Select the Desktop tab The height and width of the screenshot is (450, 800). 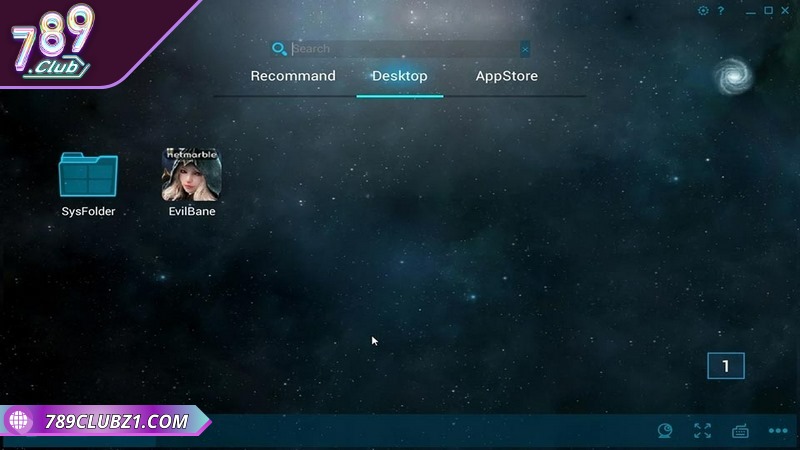tap(399, 76)
